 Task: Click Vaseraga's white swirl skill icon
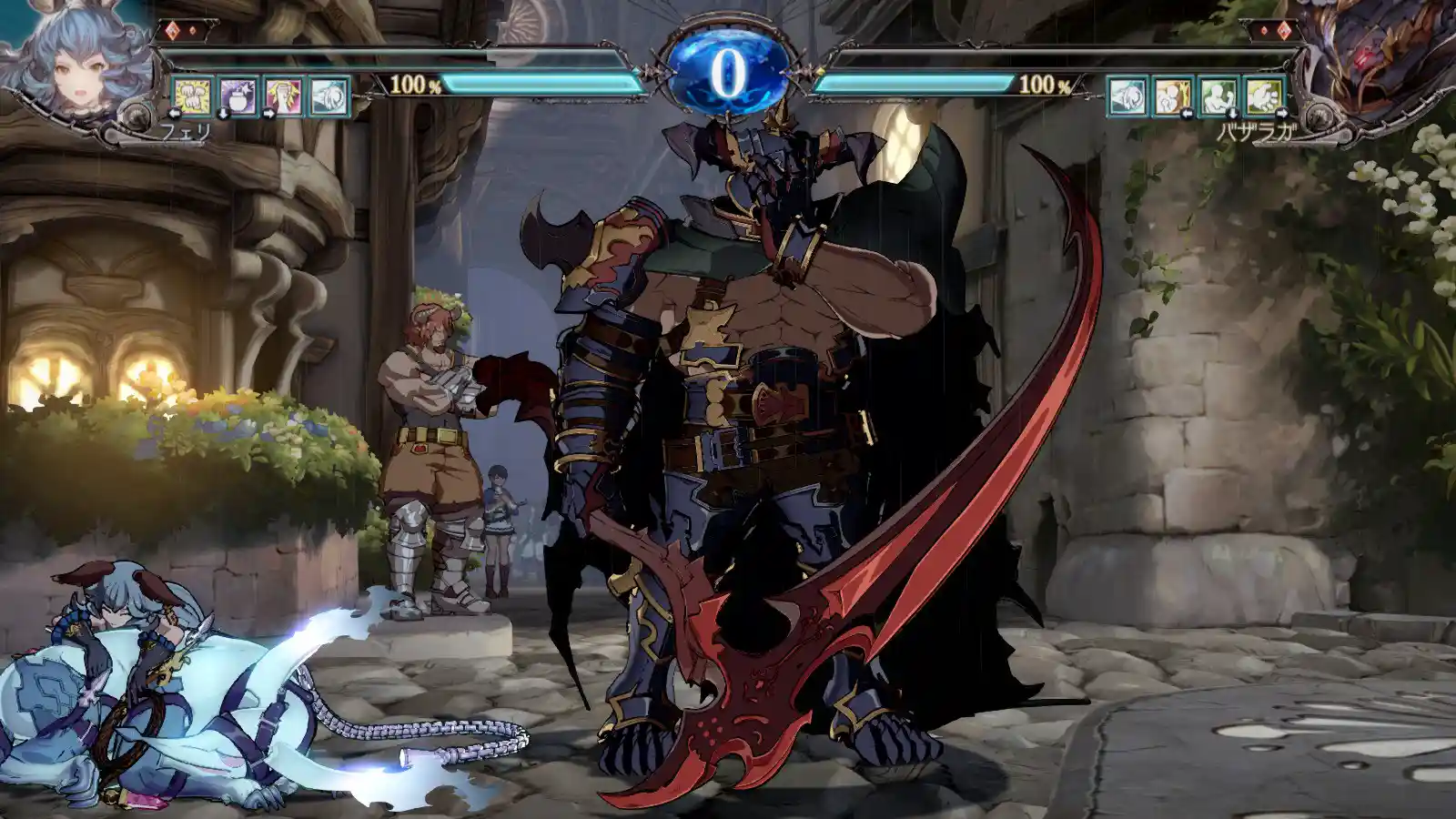click(1127, 96)
